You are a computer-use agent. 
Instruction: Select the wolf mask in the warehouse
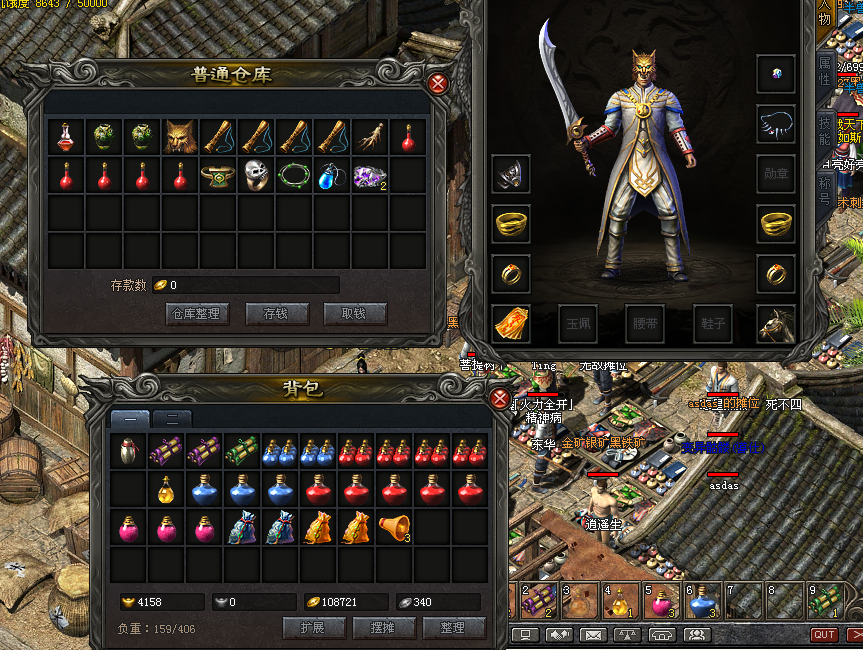pyautogui.click(x=180, y=137)
